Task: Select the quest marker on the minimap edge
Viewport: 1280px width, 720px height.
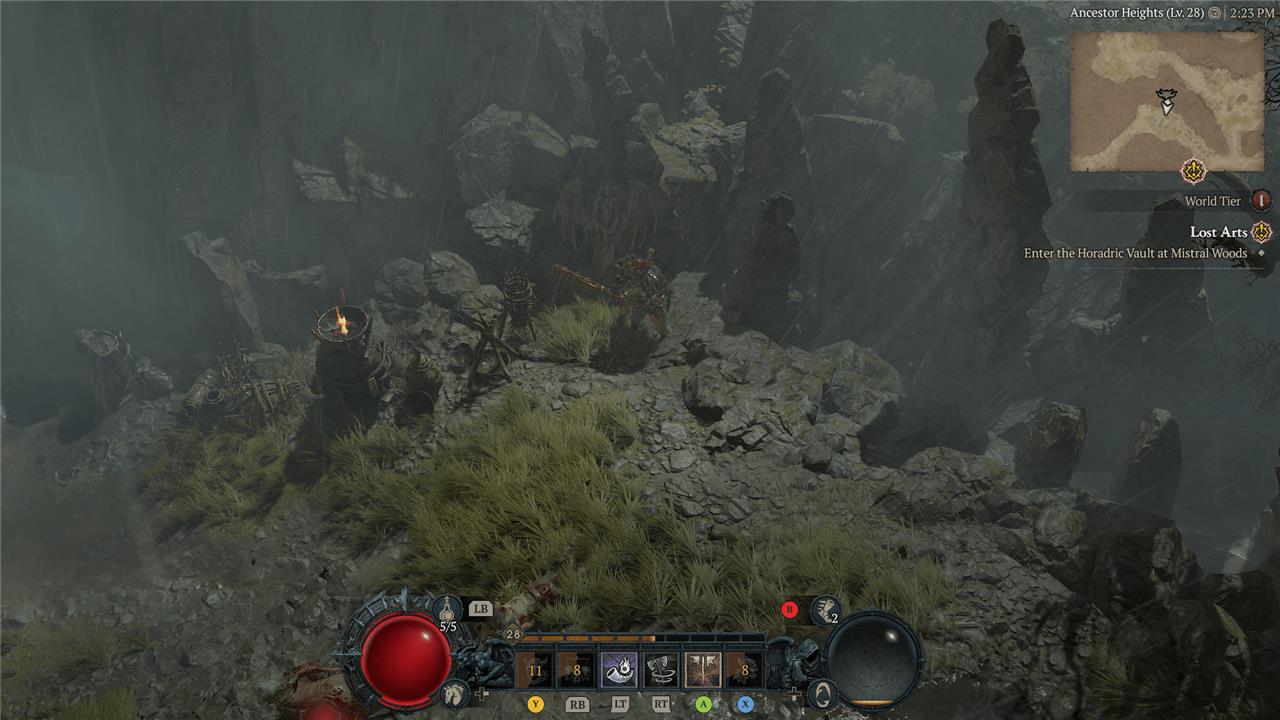Action: tap(1193, 171)
